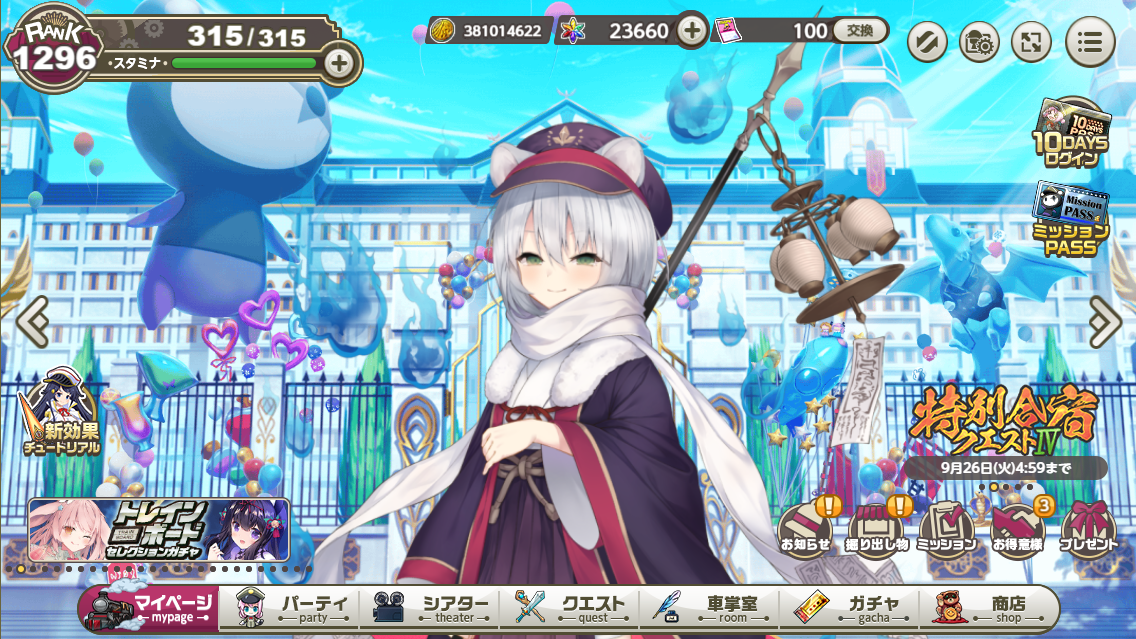Open the お知らせ notices icon
1136x639 pixels.
[806, 528]
